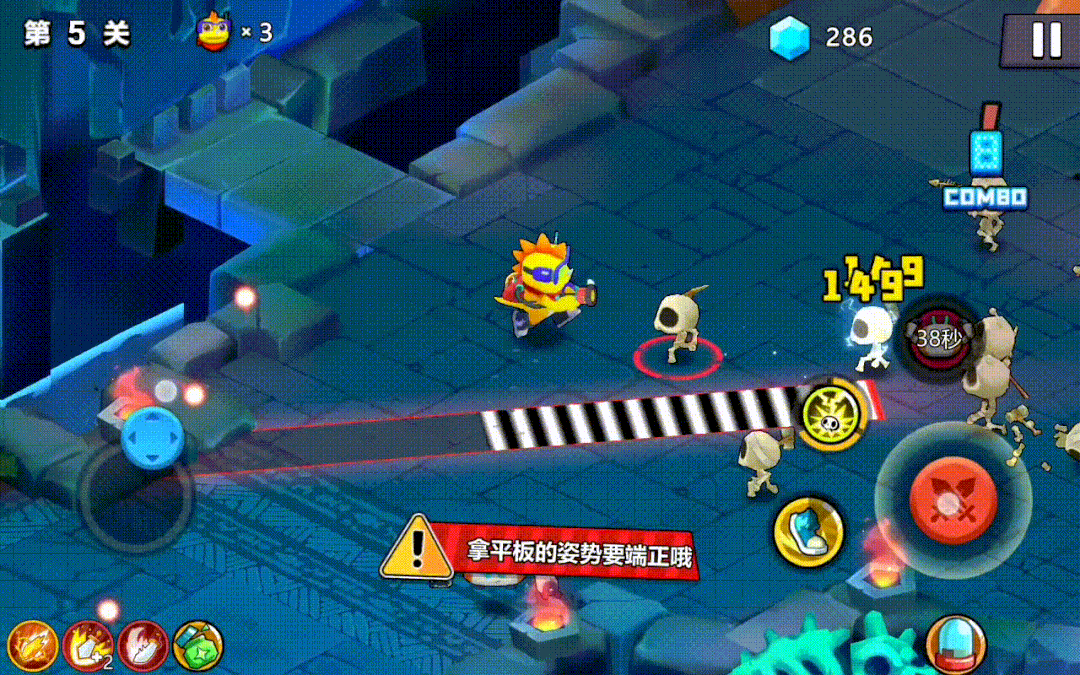The width and height of the screenshot is (1080, 675).
Task: Tap the red crossed-swords attack button
Action: pyautogui.click(x=953, y=500)
